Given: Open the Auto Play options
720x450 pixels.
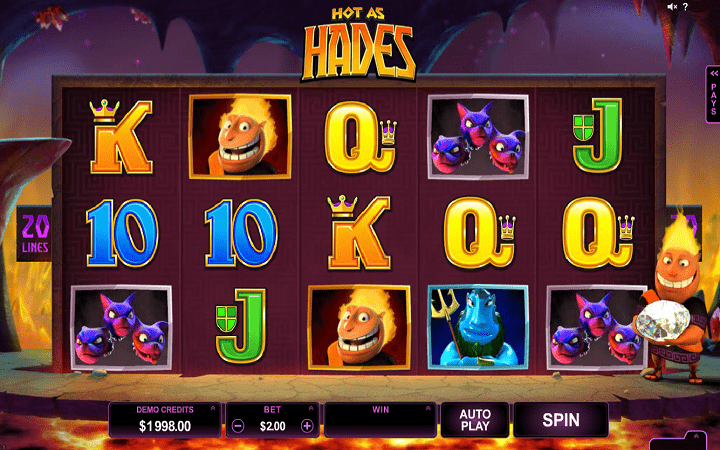Looking at the screenshot, I should click(474, 419).
